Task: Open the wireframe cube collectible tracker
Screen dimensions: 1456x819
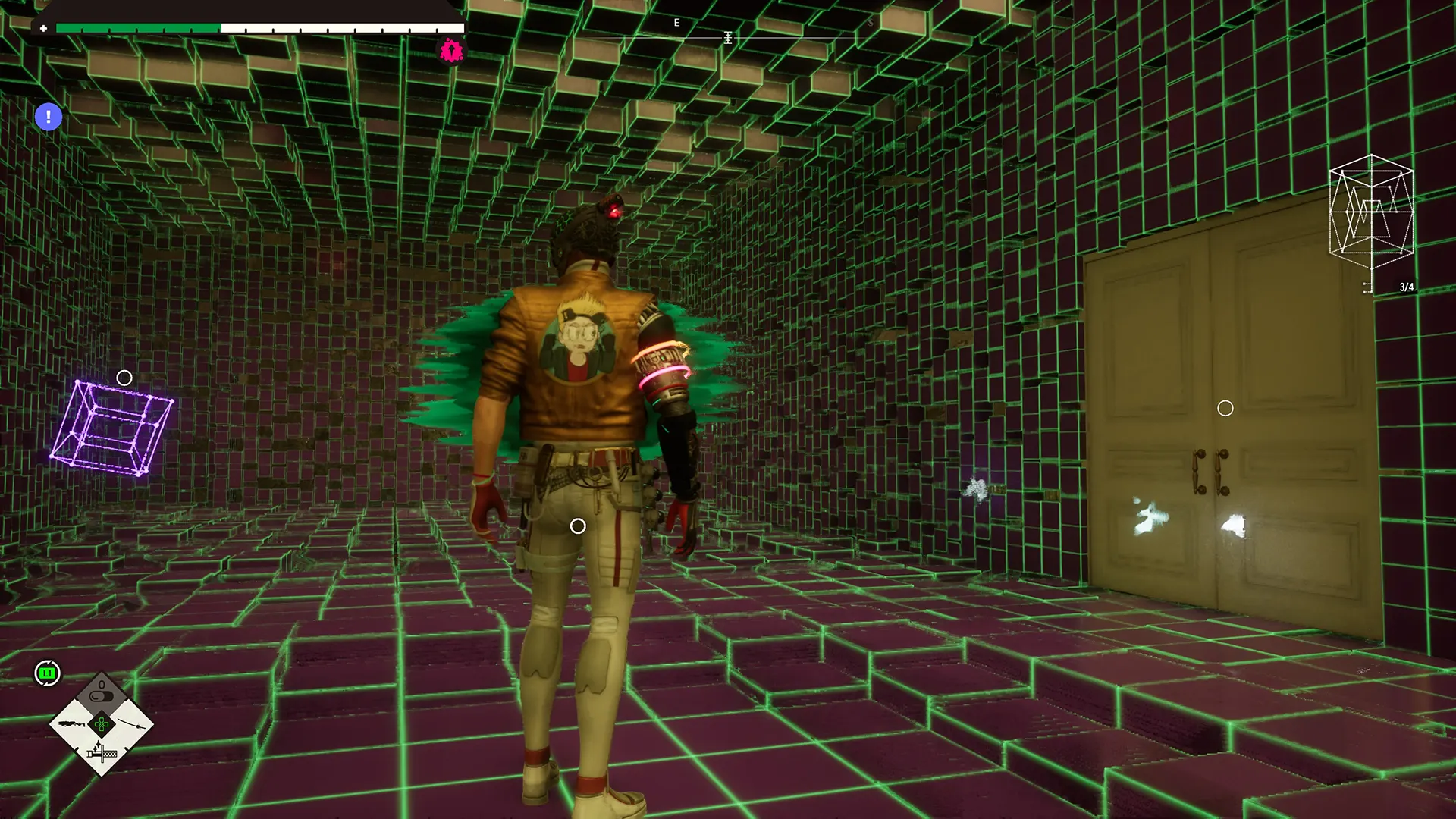Action: [1371, 212]
